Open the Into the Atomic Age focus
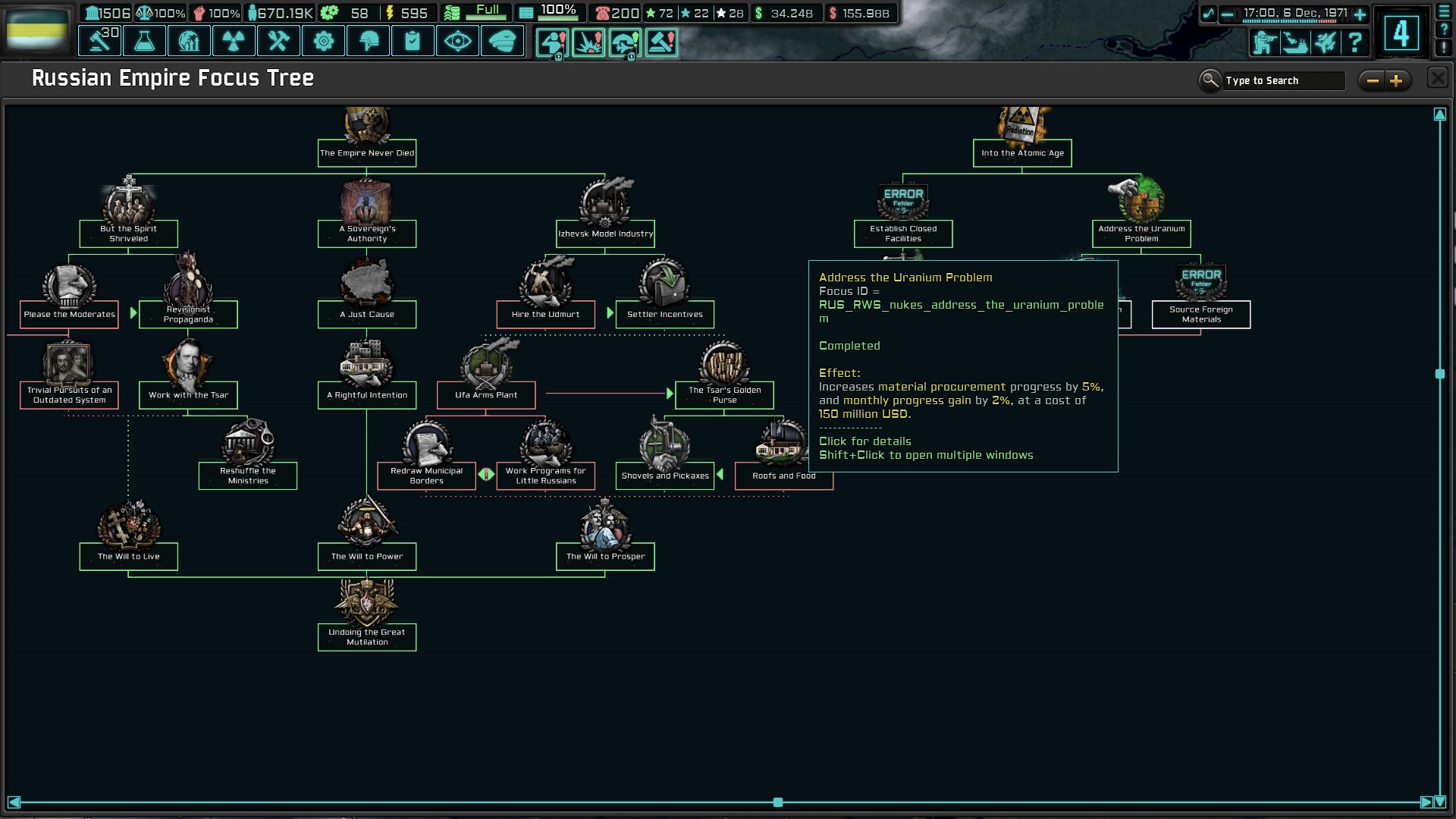The image size is (1456, 819). pyautogui.click(x=1022, y=152)
